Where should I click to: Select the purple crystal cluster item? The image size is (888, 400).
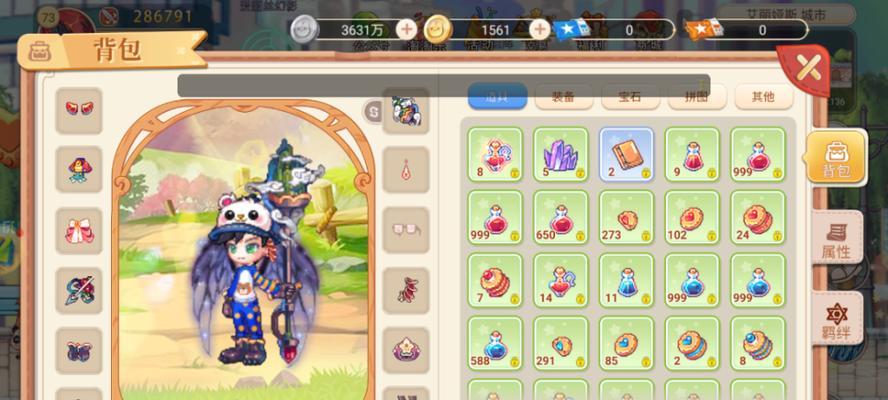coord(560,154)
